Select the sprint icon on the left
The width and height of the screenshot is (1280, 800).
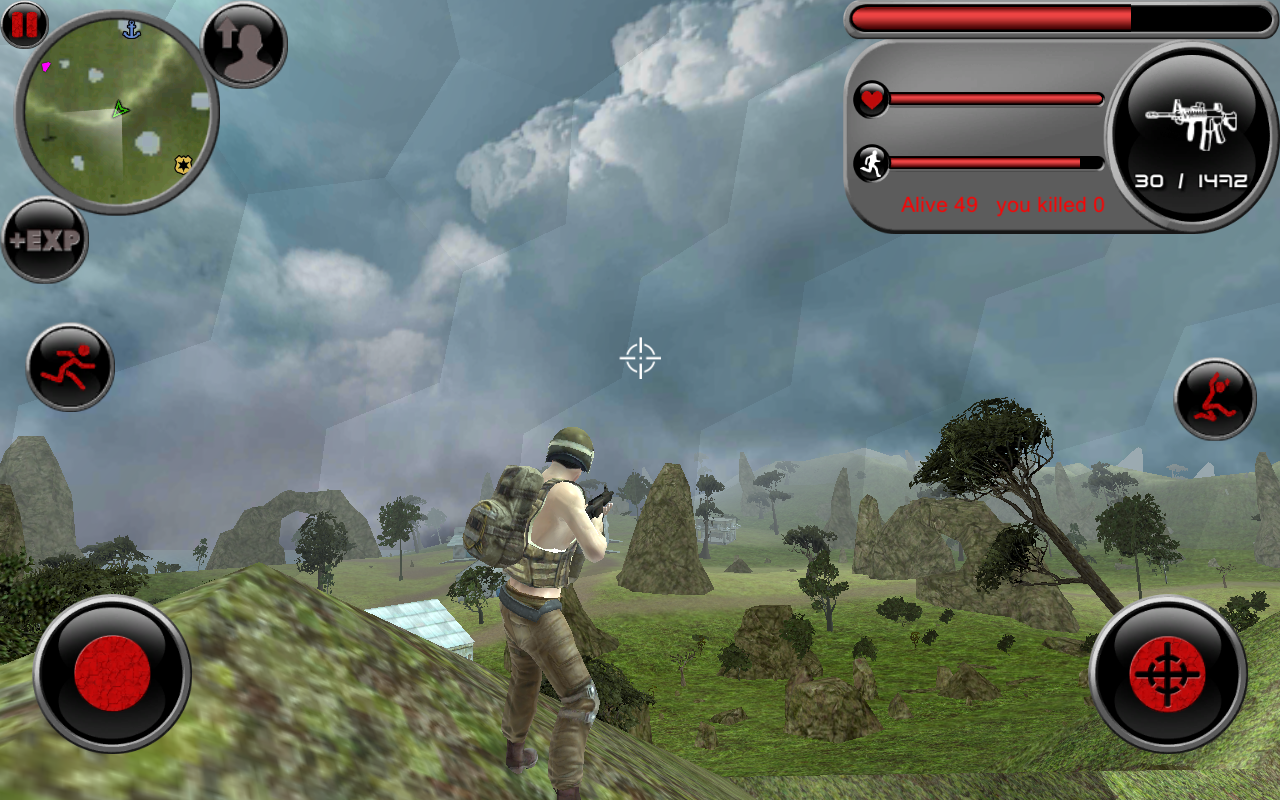(x=67, y=367)
